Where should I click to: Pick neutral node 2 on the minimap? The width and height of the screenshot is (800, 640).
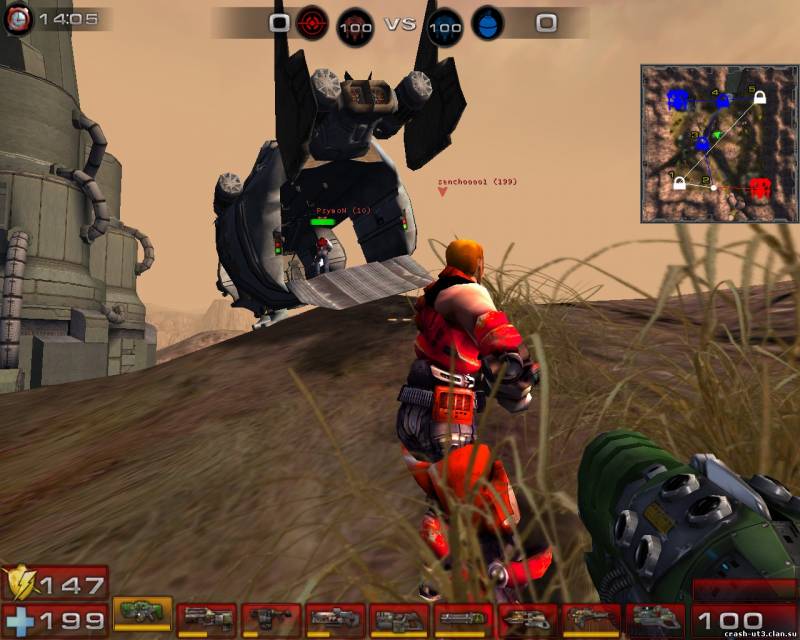point(713,186)
